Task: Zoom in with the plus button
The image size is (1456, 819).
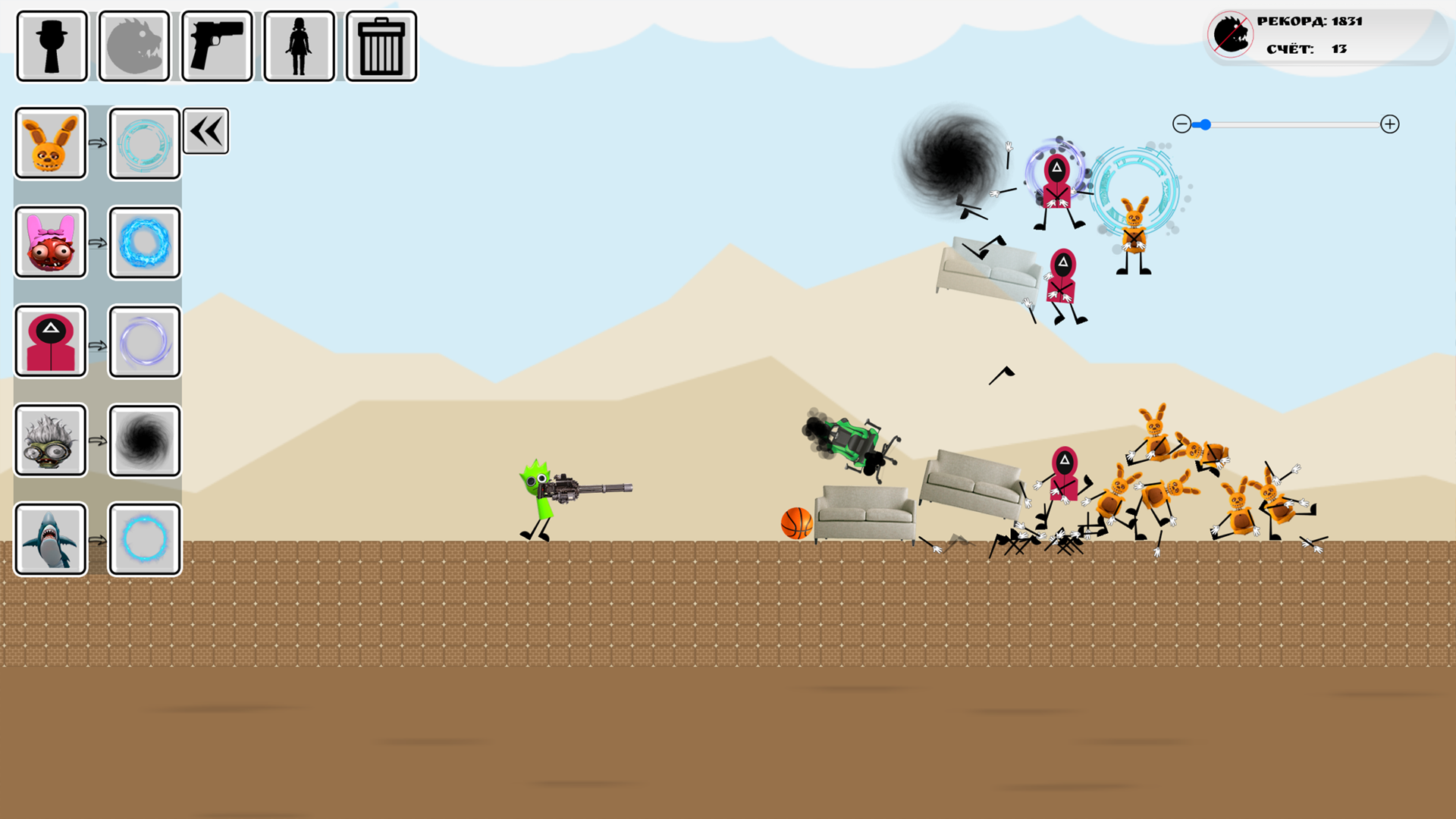Action: (x=1391, y=124)
